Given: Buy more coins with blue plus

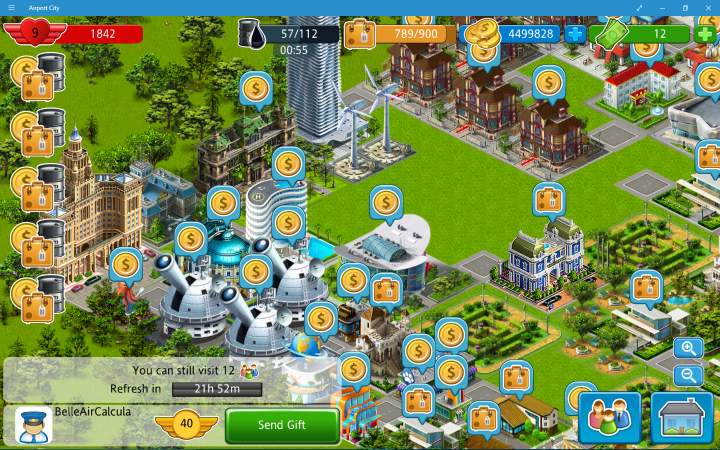Looking at the screenshot, I should click(x=575, y=33).
